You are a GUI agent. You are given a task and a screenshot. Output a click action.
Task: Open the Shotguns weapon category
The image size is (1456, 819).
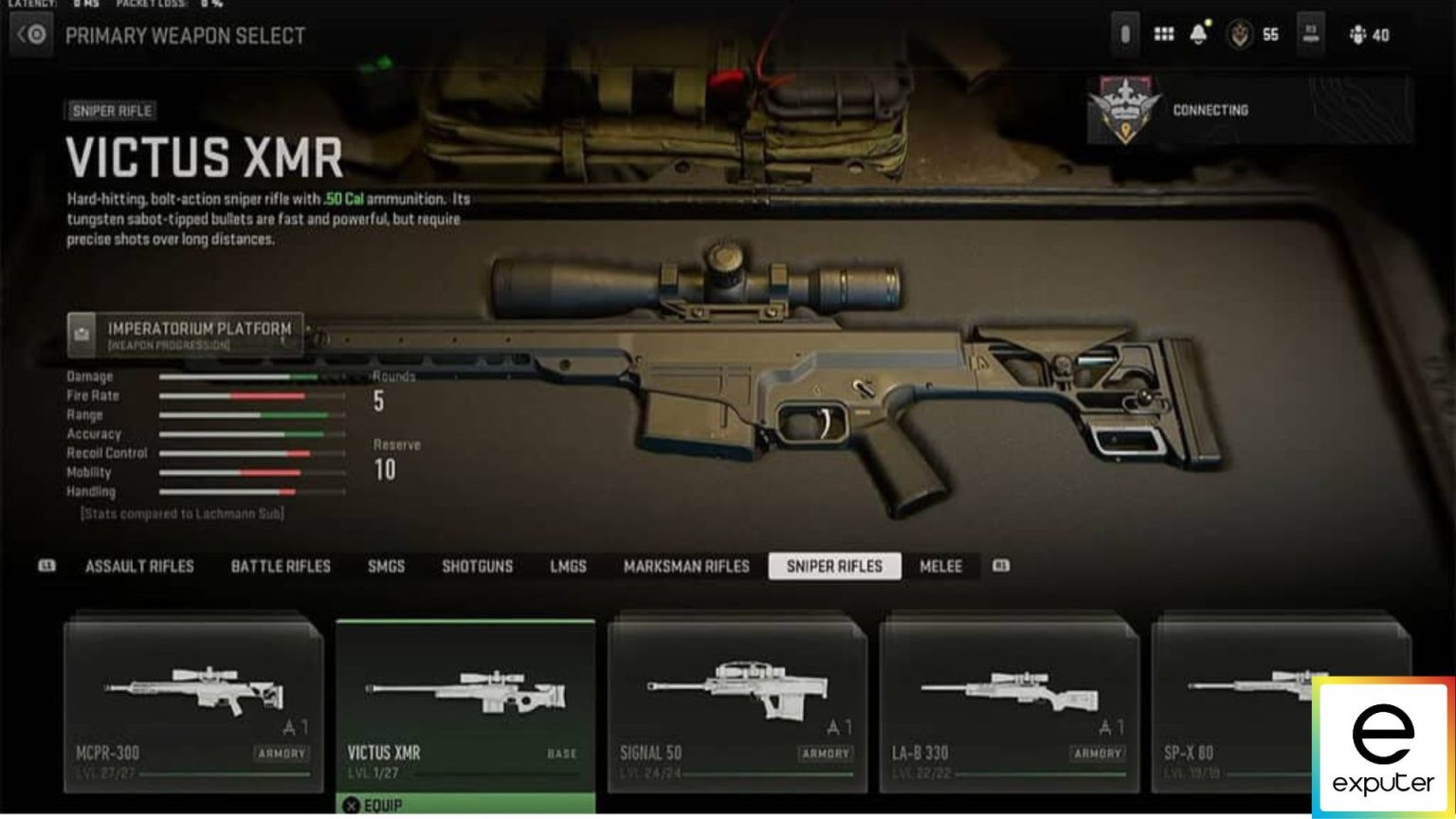pyautogui.click(x=477, y=566)
